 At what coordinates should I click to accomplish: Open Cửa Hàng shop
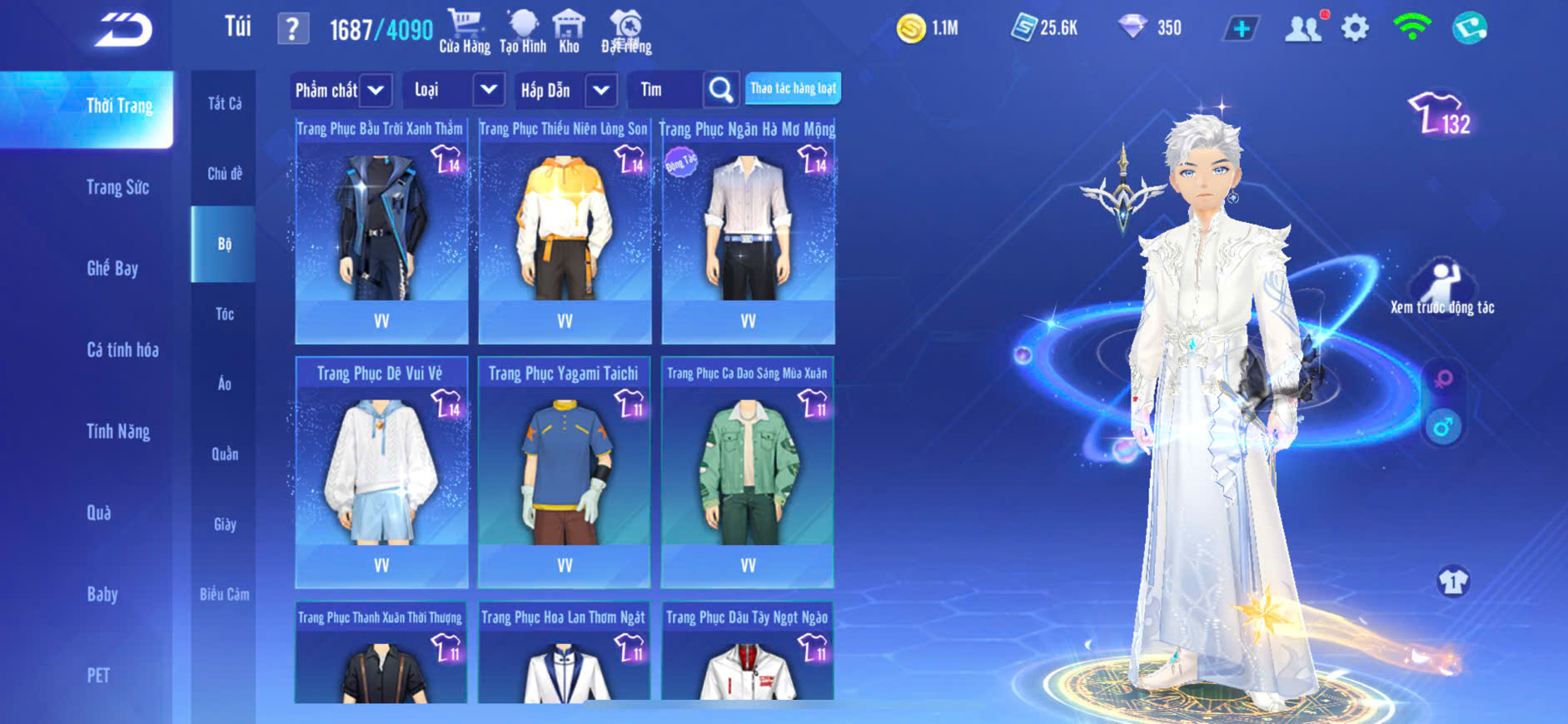(x=465, y=32)
